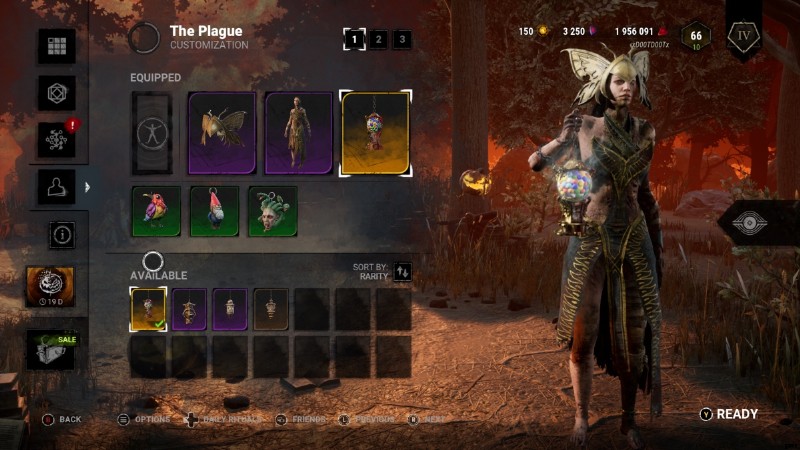Select the equipped censer in Available items

point(149,309)
